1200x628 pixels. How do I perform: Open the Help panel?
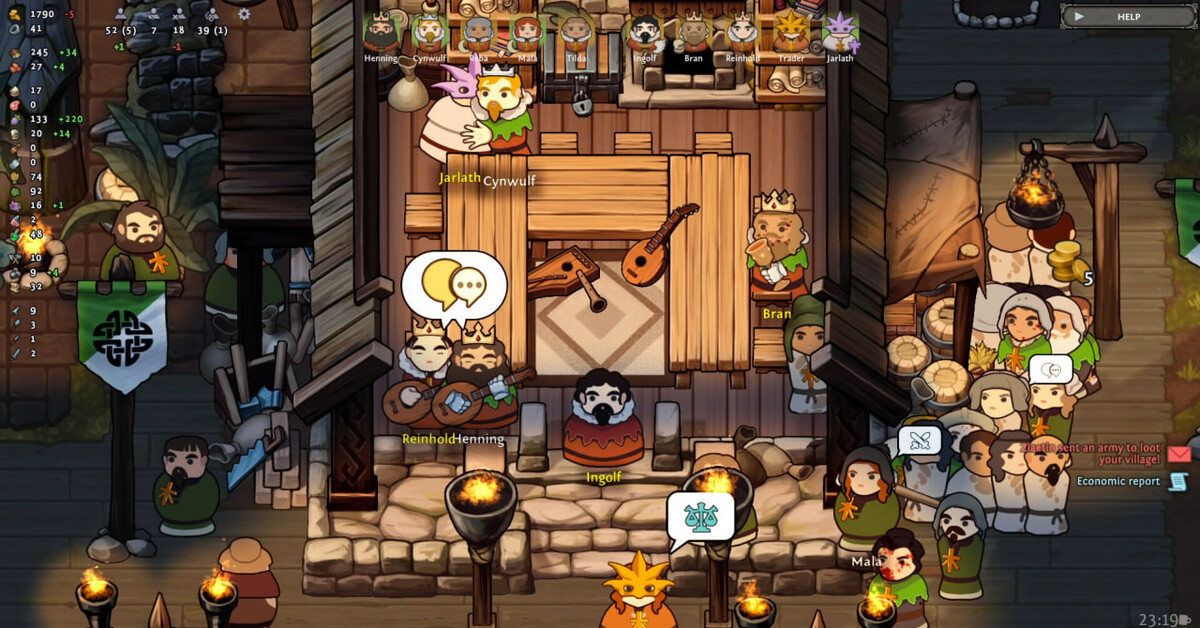[1126, 16]
